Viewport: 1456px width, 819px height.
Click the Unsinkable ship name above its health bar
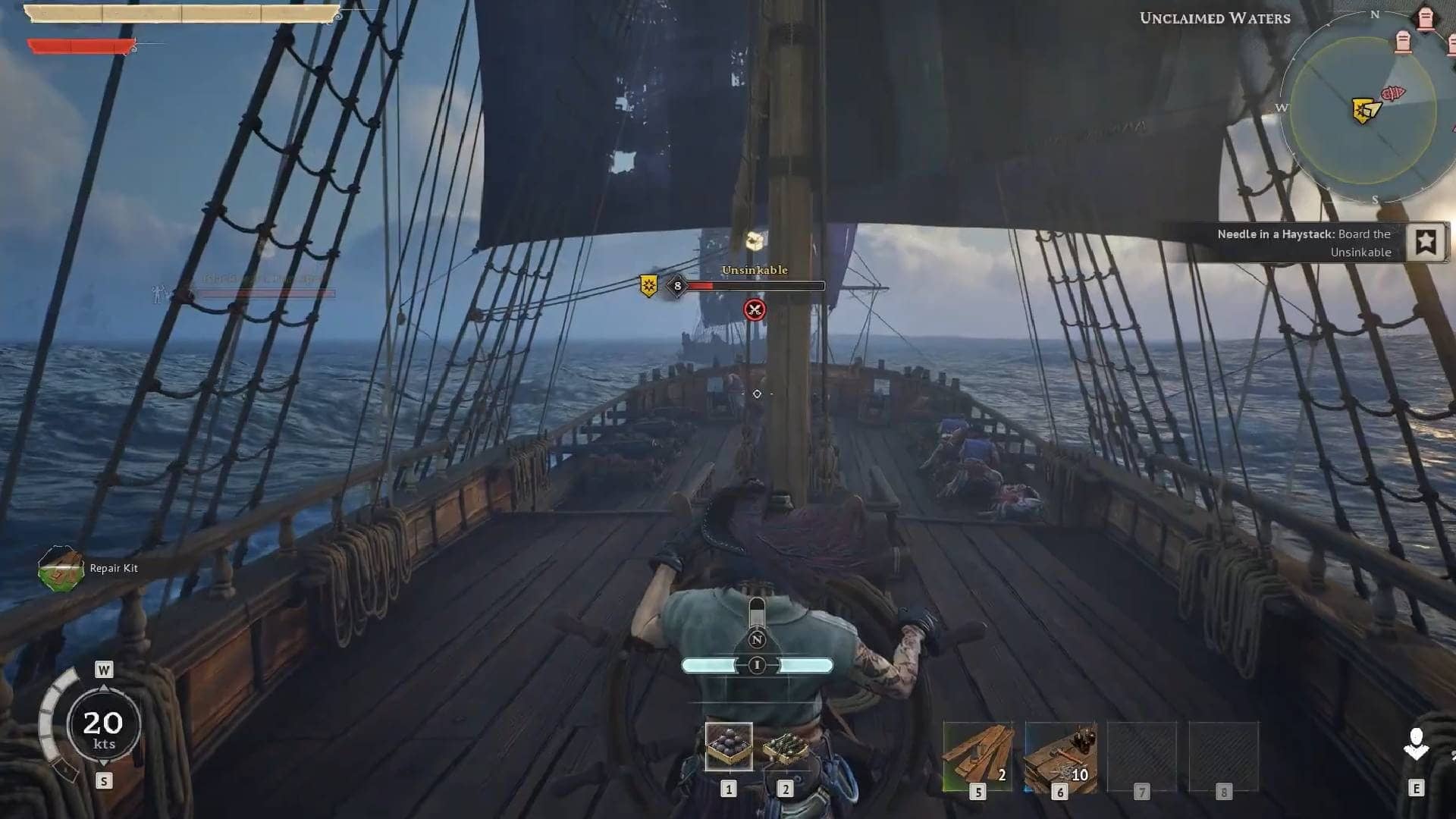(755, 270)
